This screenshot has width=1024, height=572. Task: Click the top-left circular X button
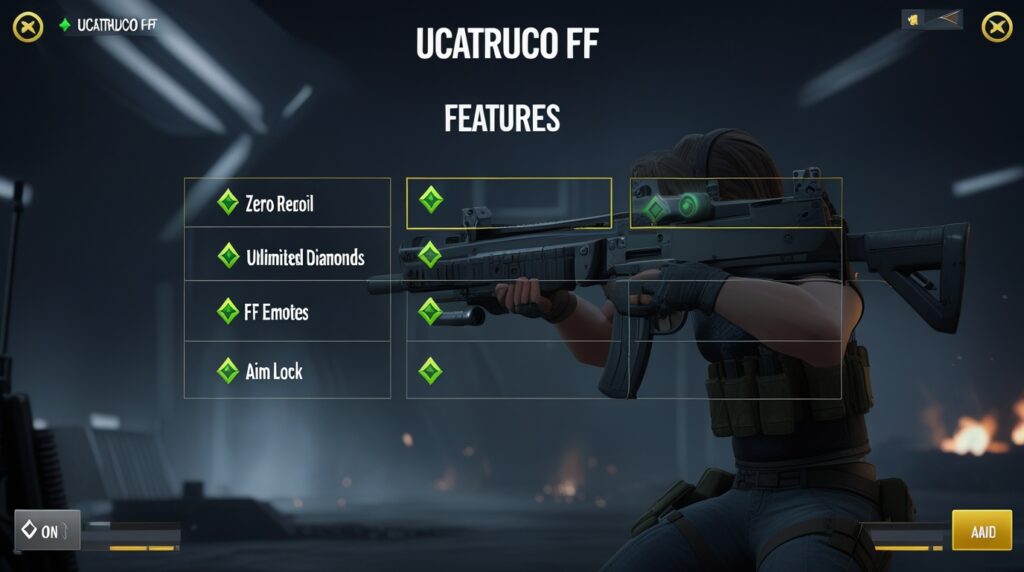pos(28,27)
